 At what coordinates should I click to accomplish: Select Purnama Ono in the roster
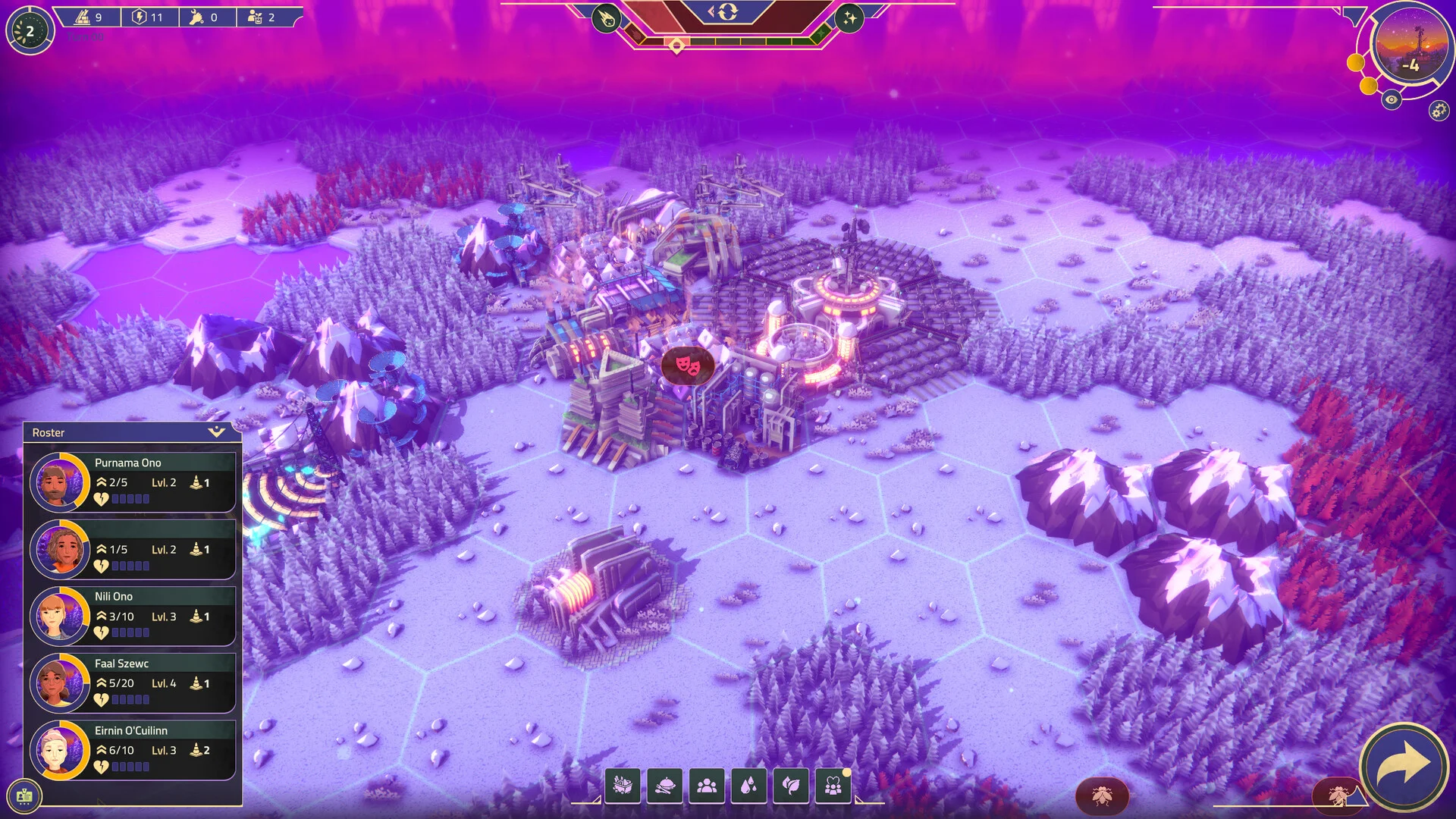pyautogui.click(x=130, y=482)
